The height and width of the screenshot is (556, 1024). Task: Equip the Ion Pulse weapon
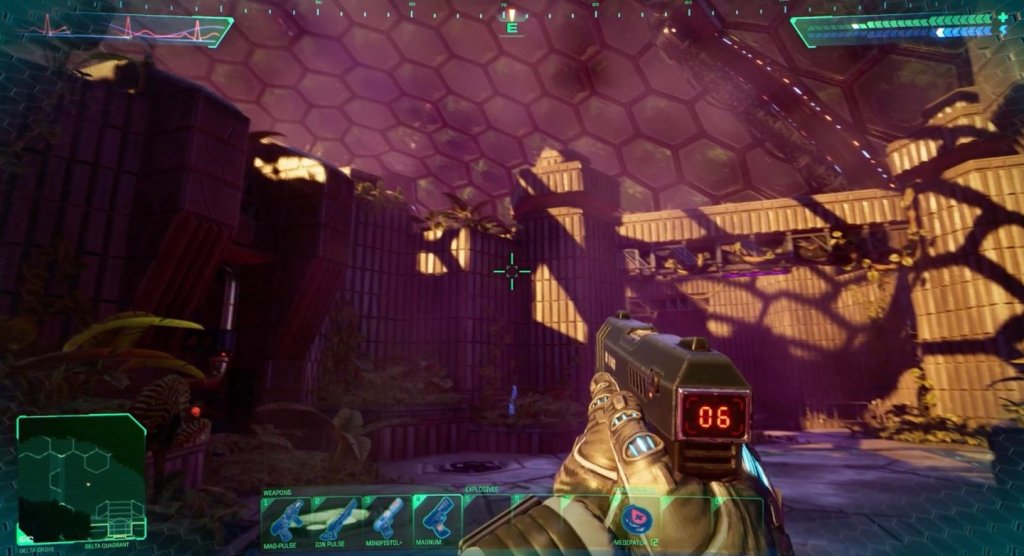point(336,519)
